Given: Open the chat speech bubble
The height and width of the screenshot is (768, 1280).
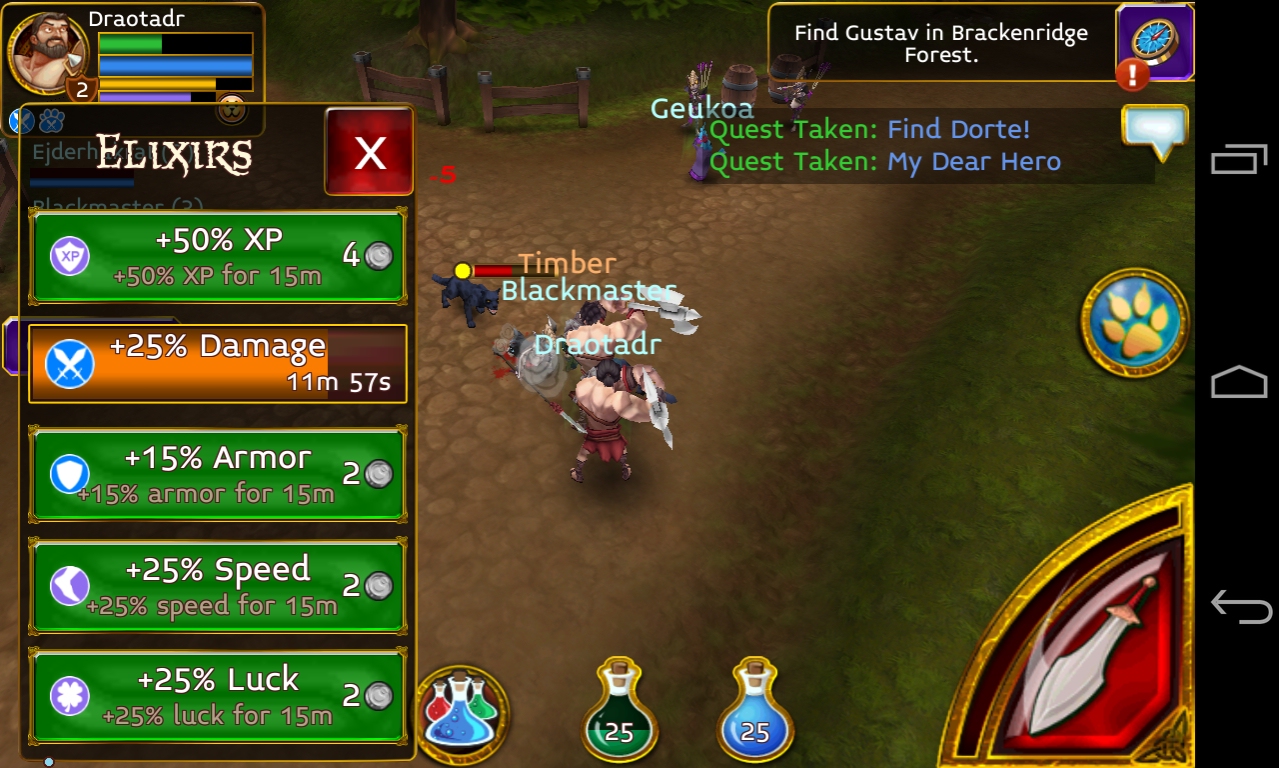Looking at the screenshot, I should (1155, 131).
